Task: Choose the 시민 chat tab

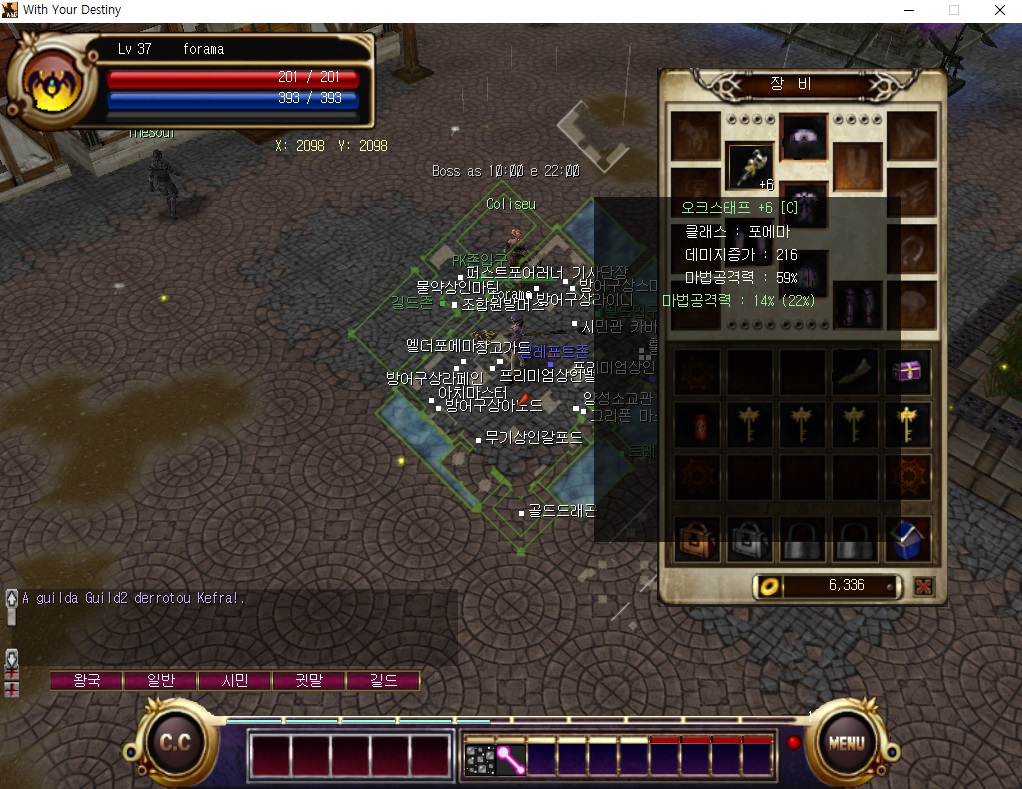Action: [235, 681]
